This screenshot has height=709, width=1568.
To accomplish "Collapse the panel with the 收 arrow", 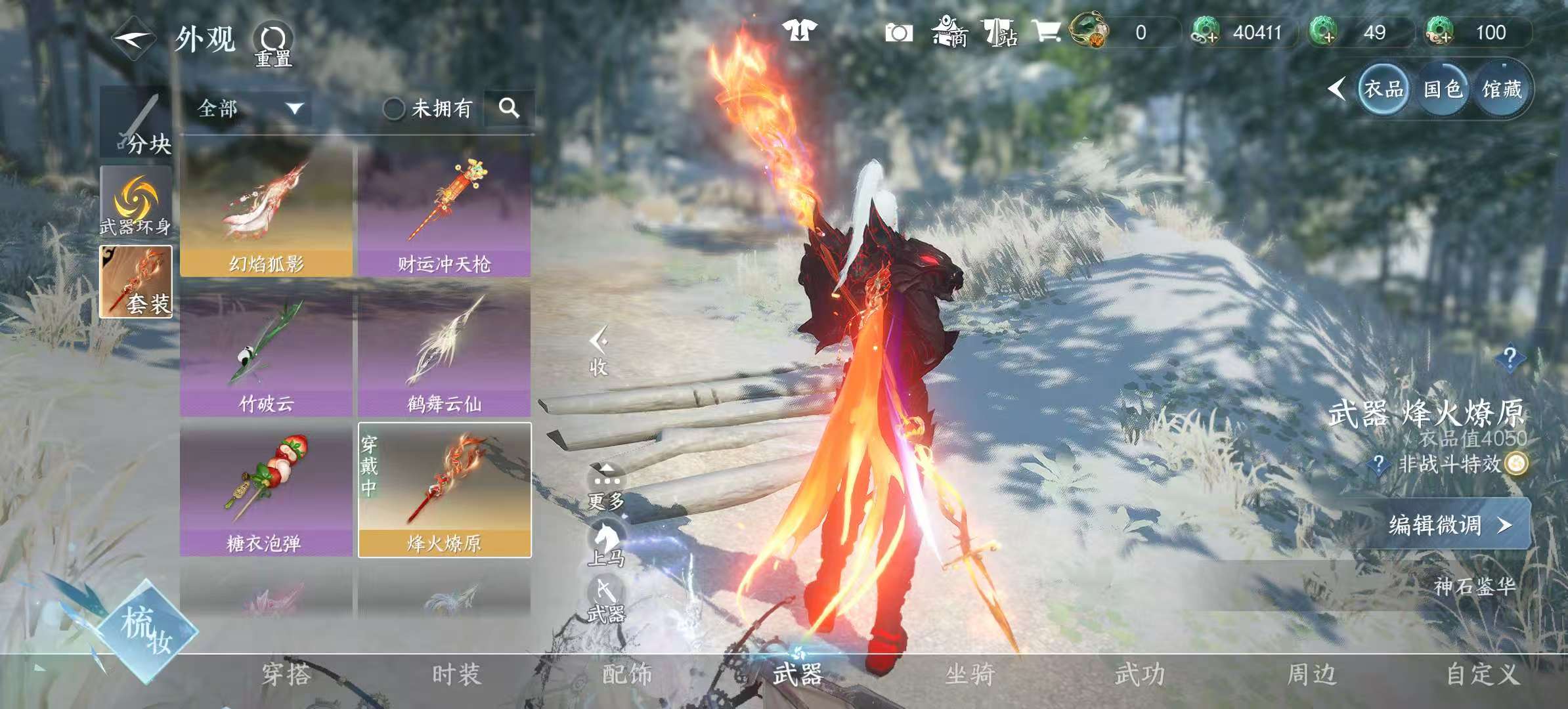I will [x=598, y=351].
